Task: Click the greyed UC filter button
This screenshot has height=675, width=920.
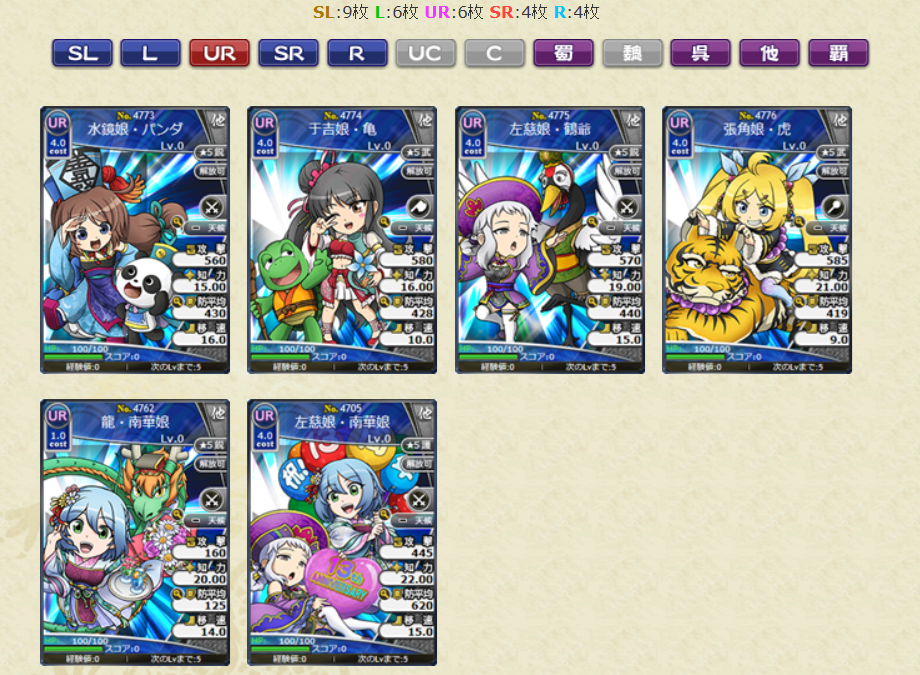Action: (x=425, y=54)
